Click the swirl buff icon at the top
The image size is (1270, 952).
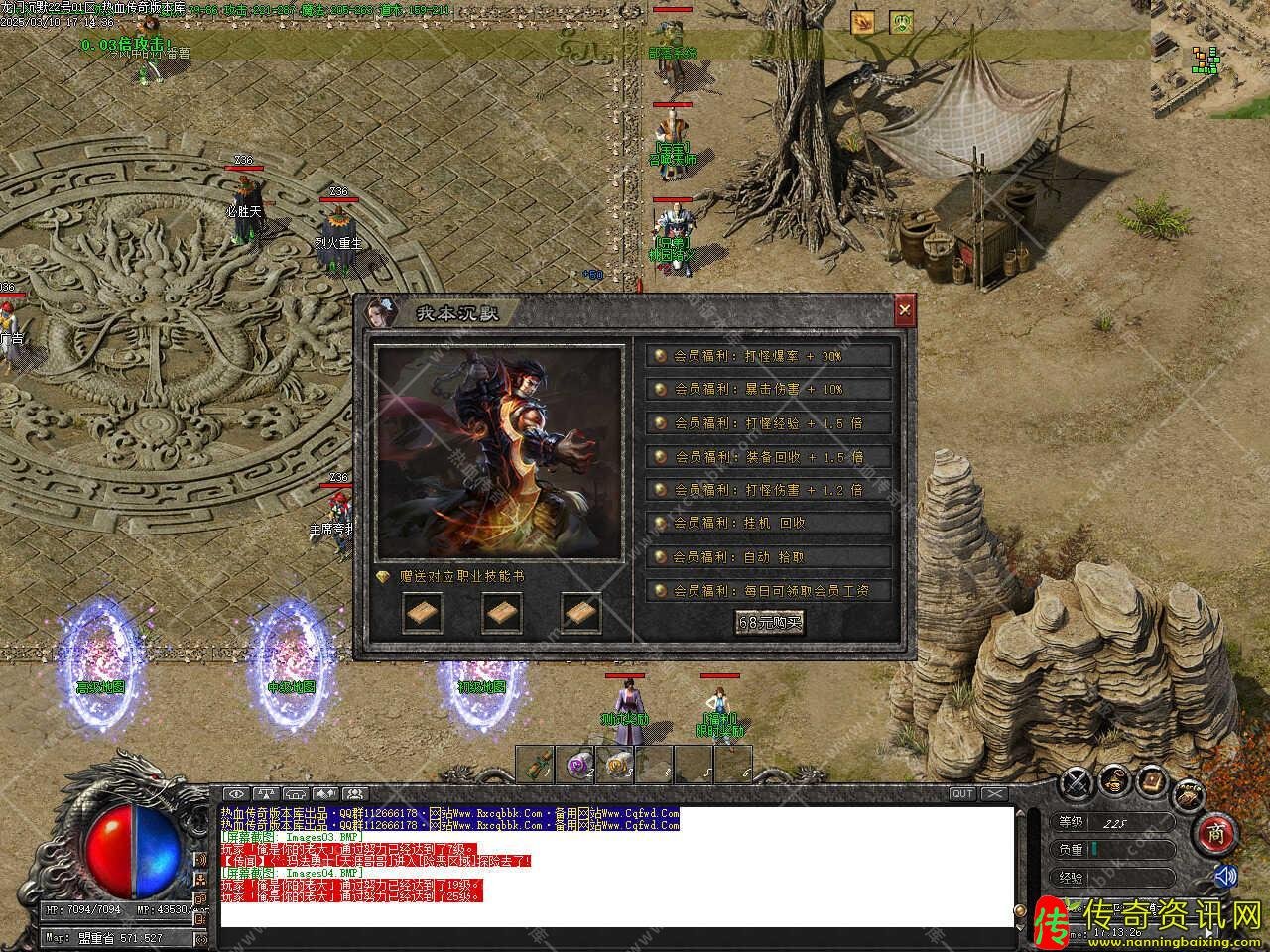coord(862,22)
